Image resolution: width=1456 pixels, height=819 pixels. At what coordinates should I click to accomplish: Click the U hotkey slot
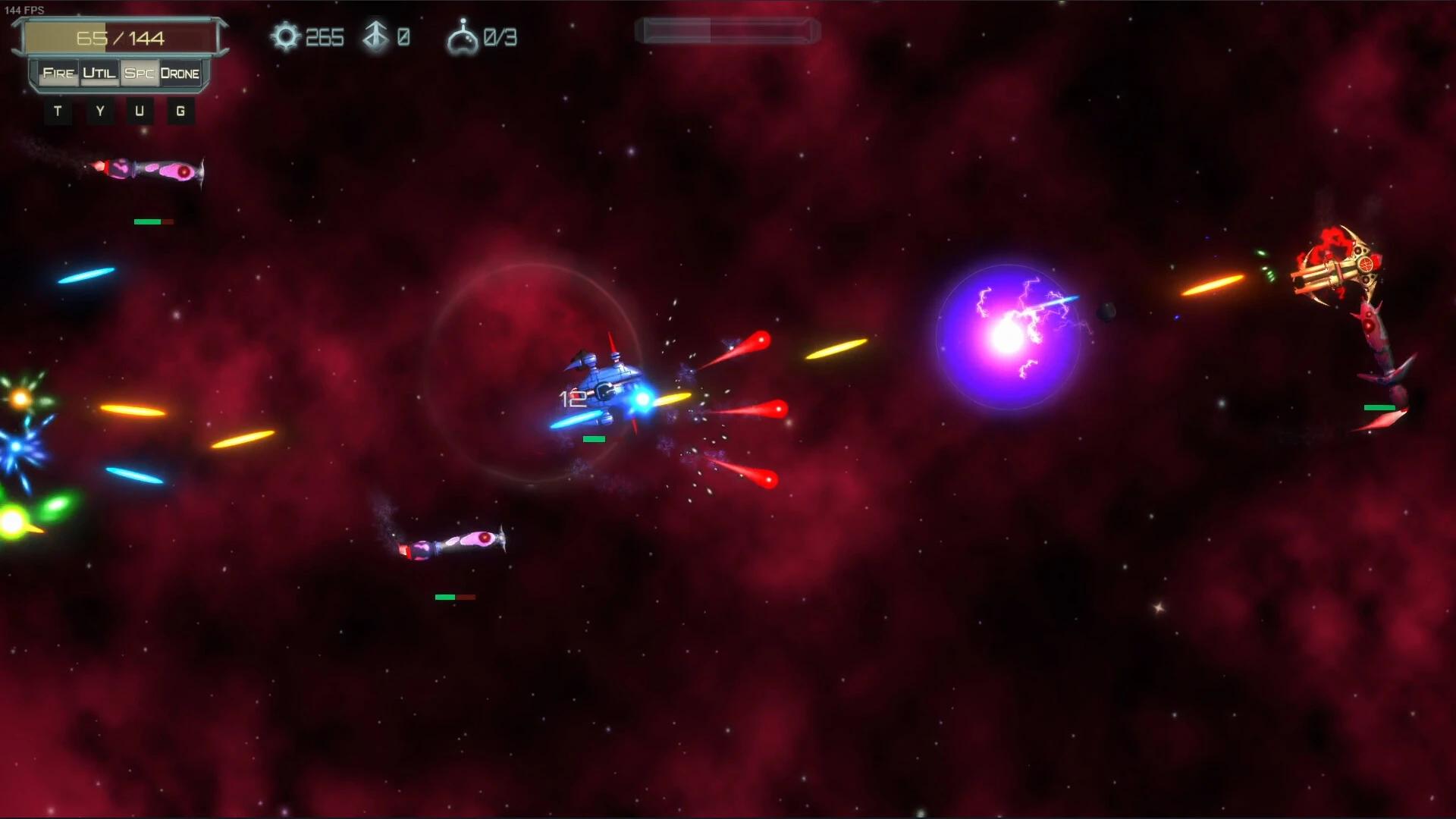point(140,111)
